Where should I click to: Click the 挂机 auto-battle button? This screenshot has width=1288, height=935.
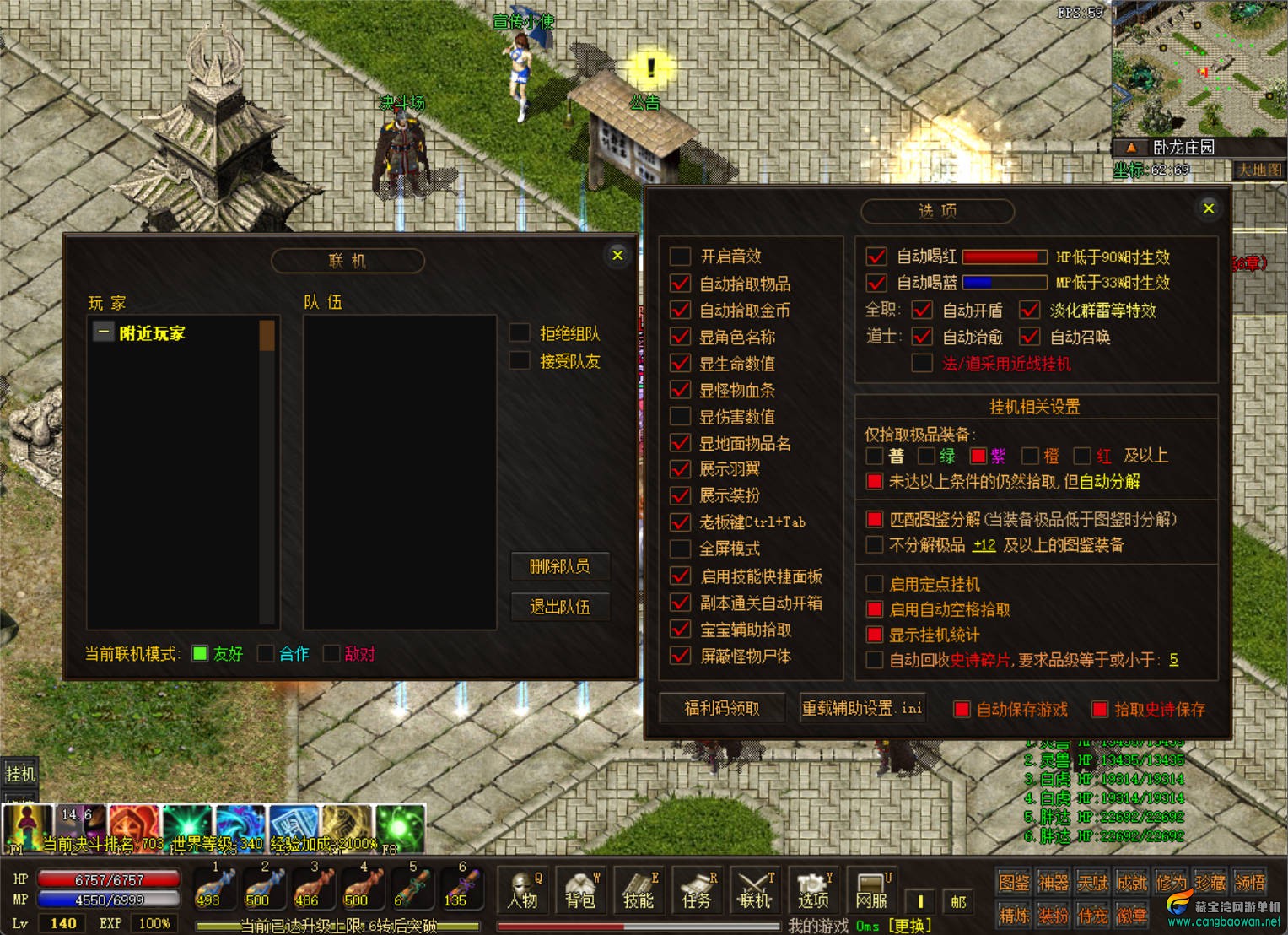pyautogui.click(x=20, y=773)
